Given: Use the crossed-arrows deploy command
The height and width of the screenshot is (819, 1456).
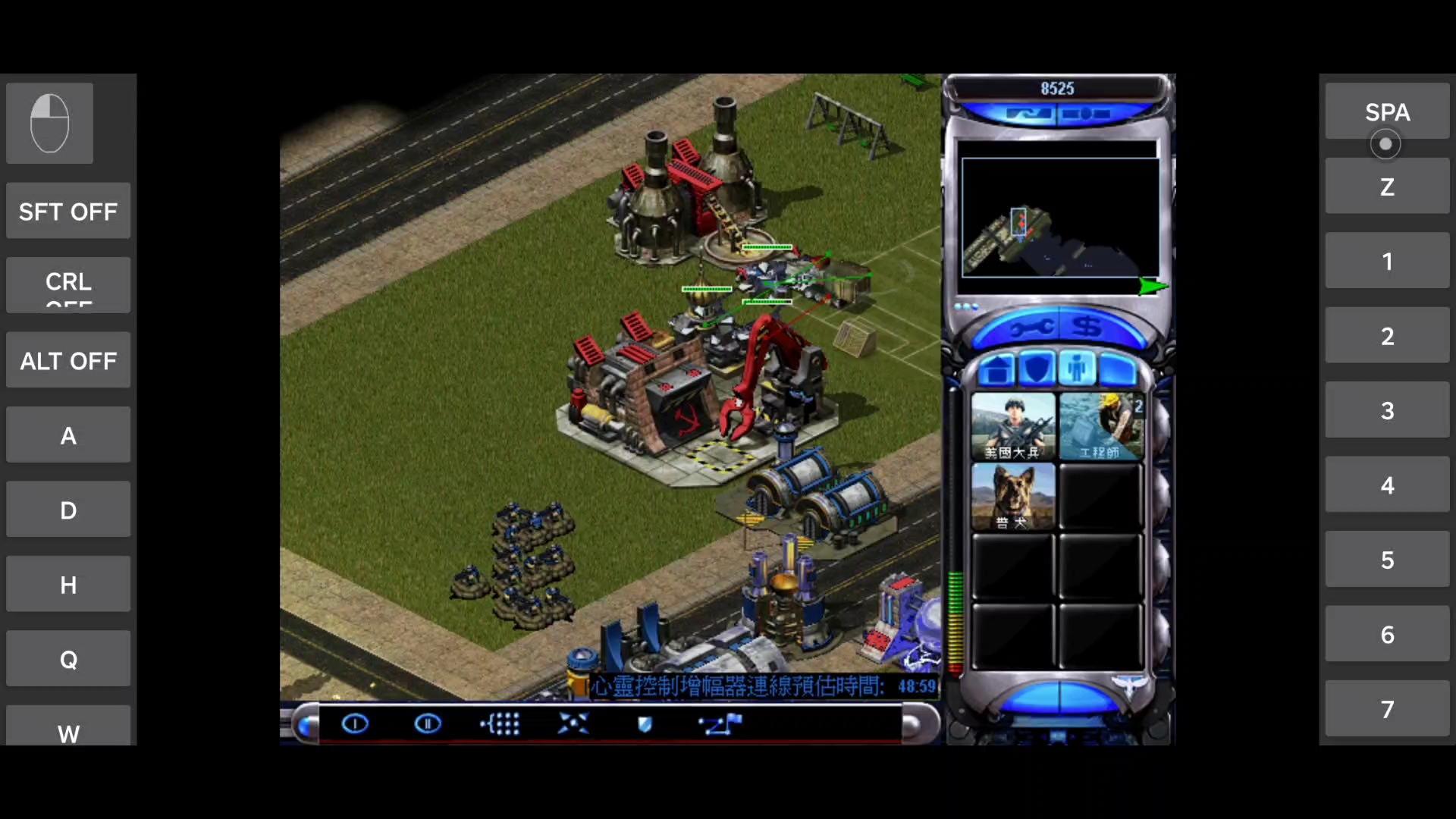Looking at the screenshot, I should (573, 724).
